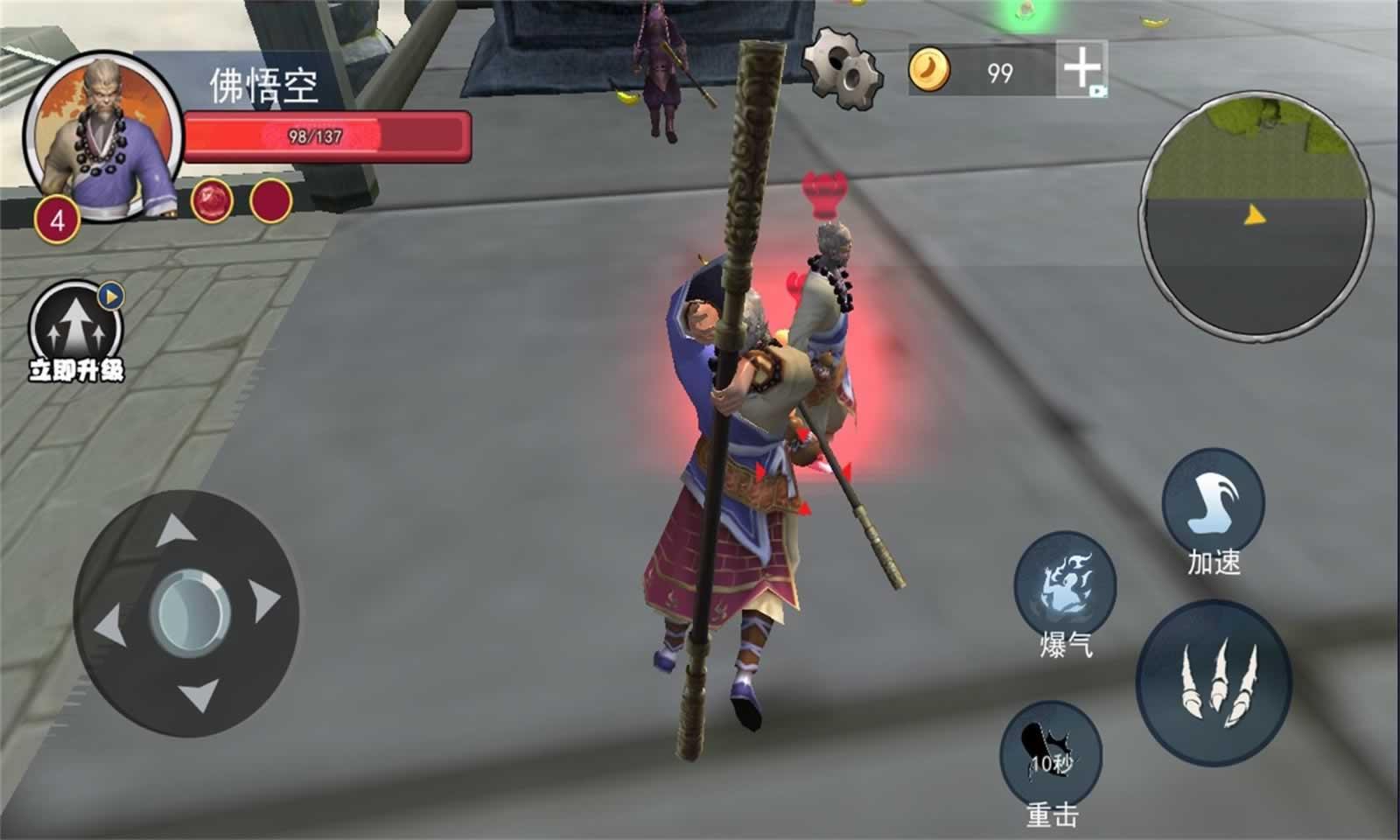Tap the joystick's down arrow

click(x=199, y=696)
